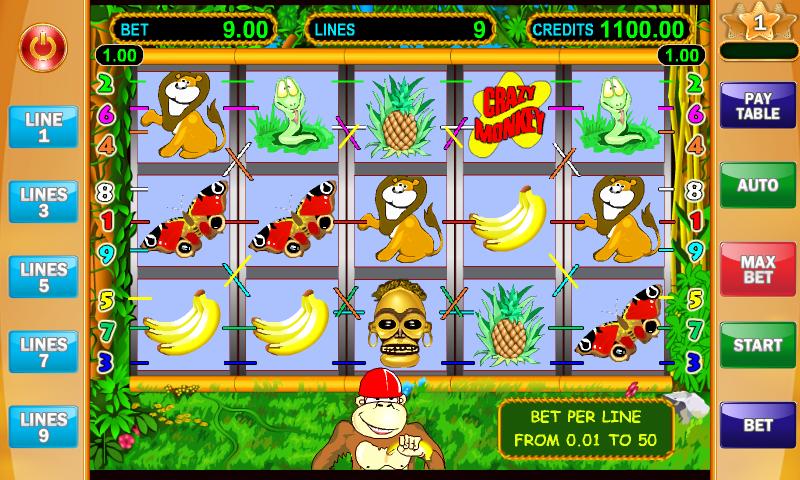Choose LINES 3 to play
The width and height of the screenshot is (800, 480).
tap(44, 202)
